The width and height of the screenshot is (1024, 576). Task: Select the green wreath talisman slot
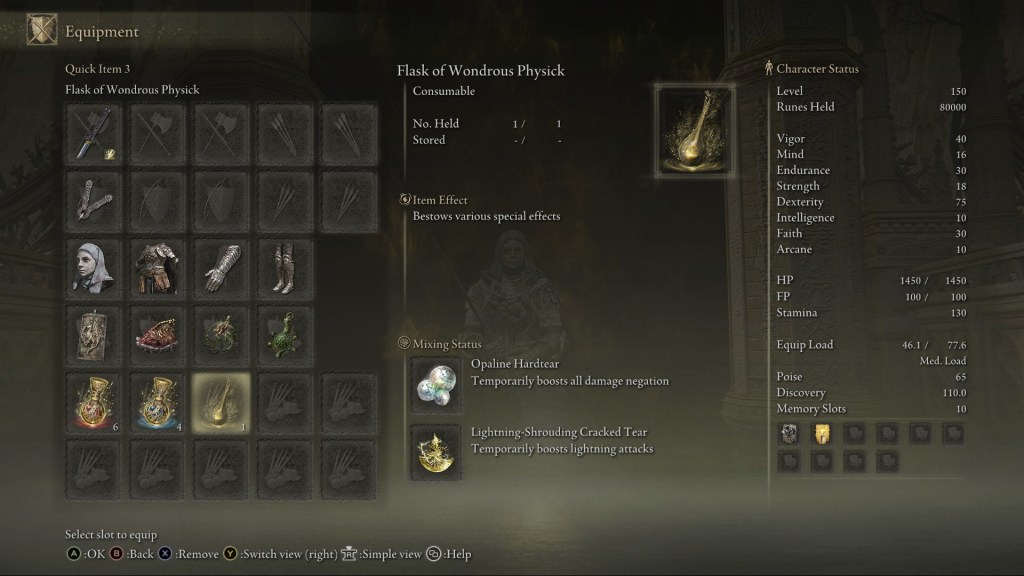220,333
